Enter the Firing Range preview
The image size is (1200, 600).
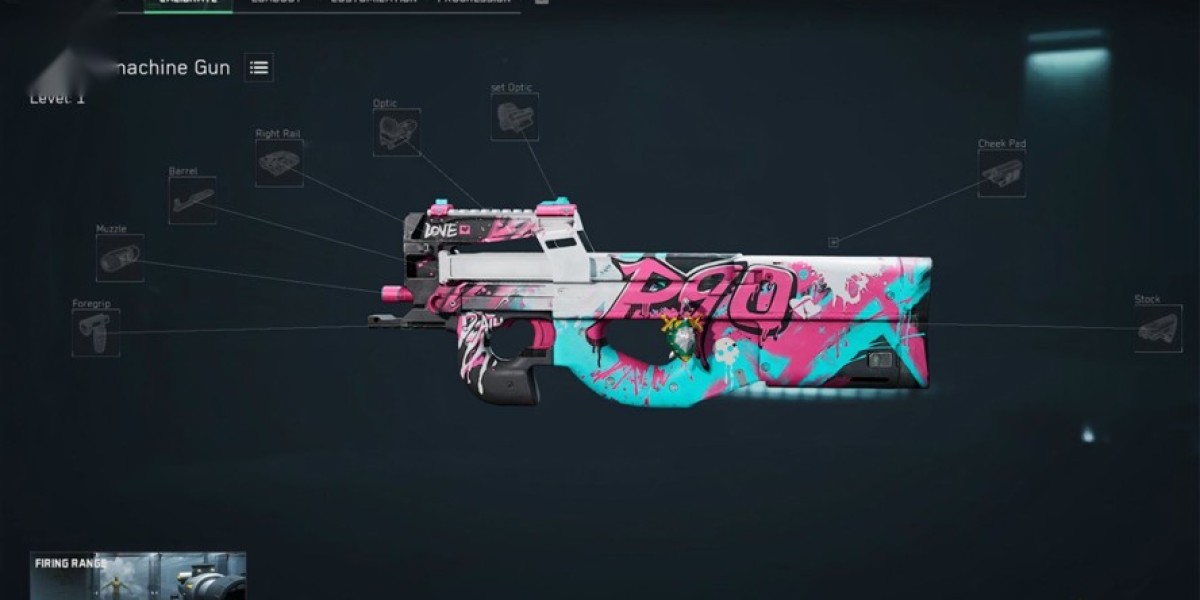[138, 576]
